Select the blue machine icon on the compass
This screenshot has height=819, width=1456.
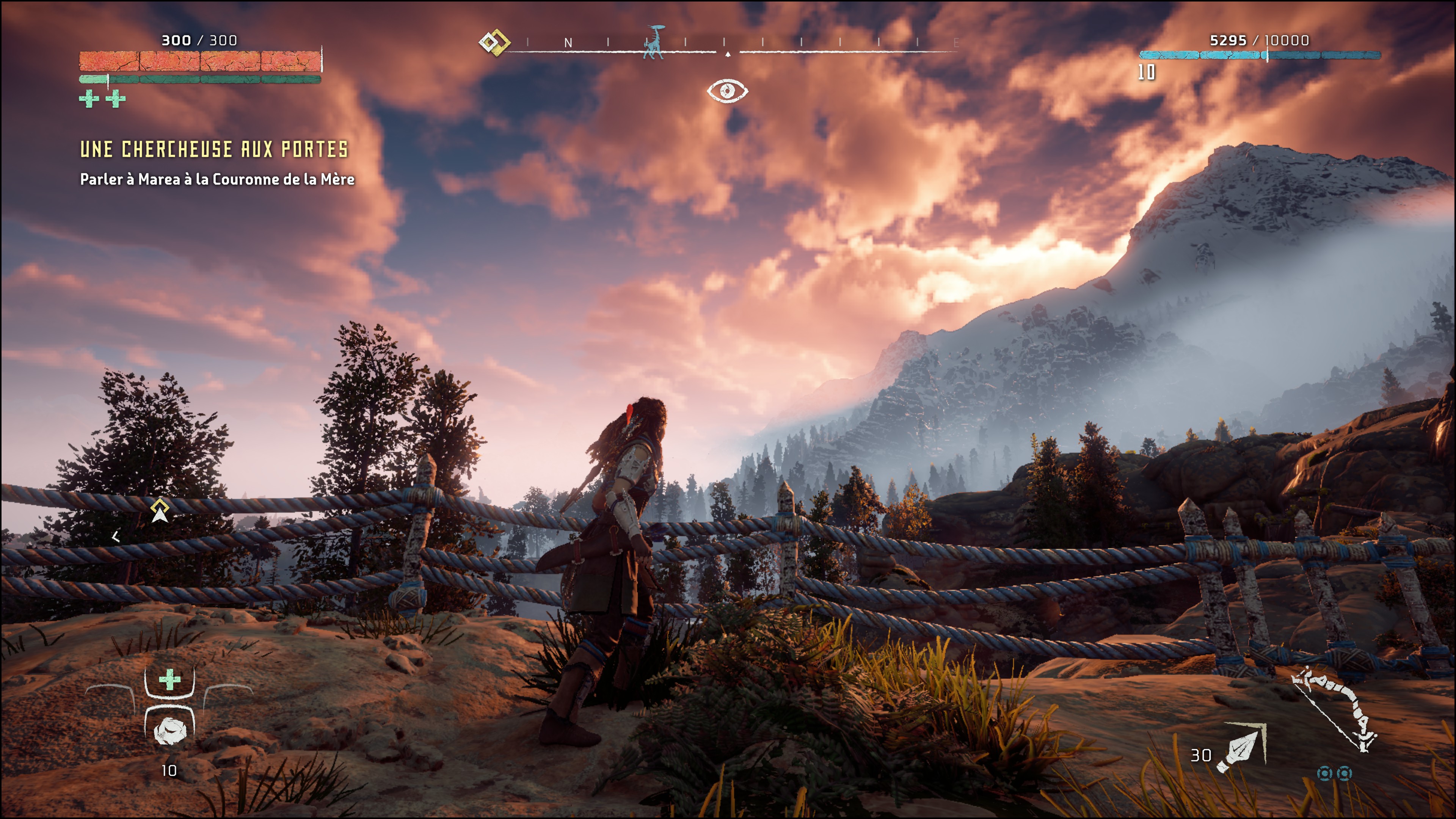click(x=654, y=42)
